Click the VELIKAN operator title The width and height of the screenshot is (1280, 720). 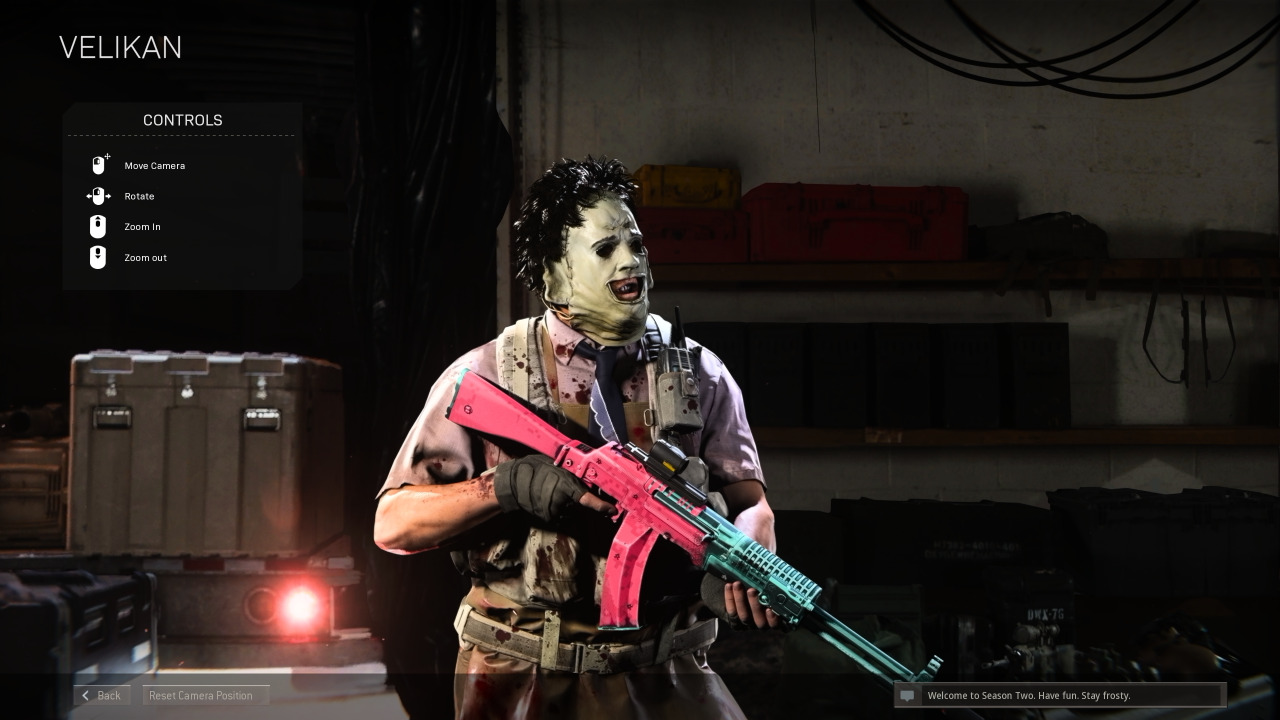(x=120, y=47)
